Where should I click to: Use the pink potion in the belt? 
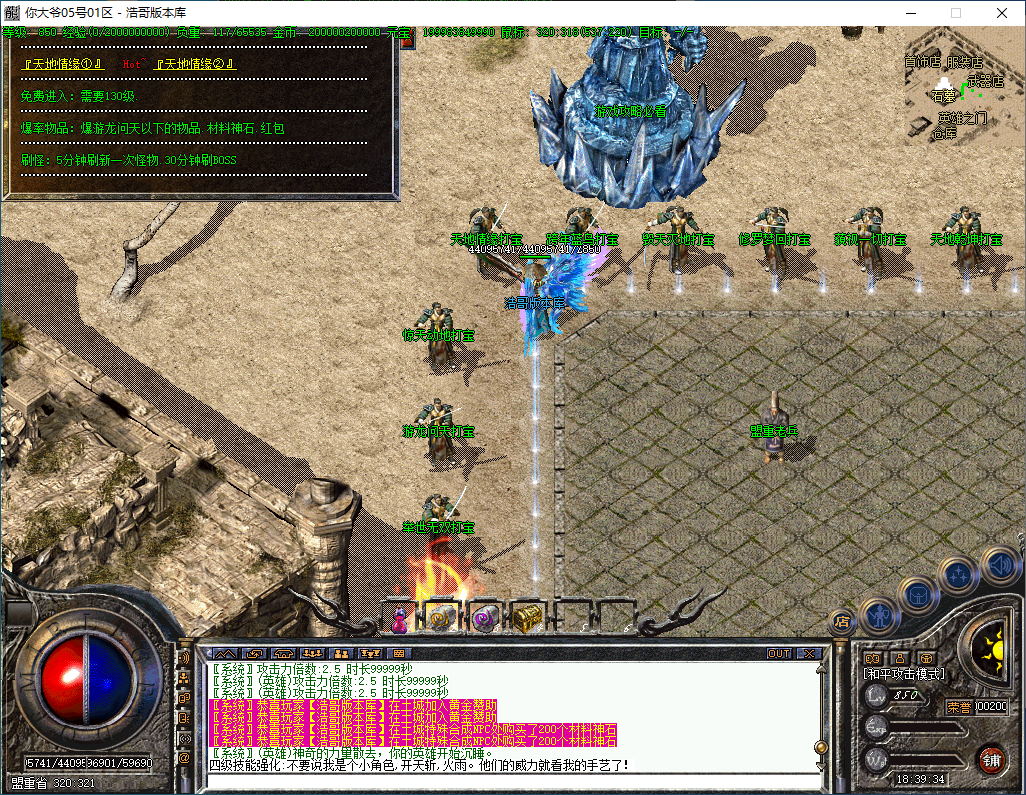pos(399,620)
